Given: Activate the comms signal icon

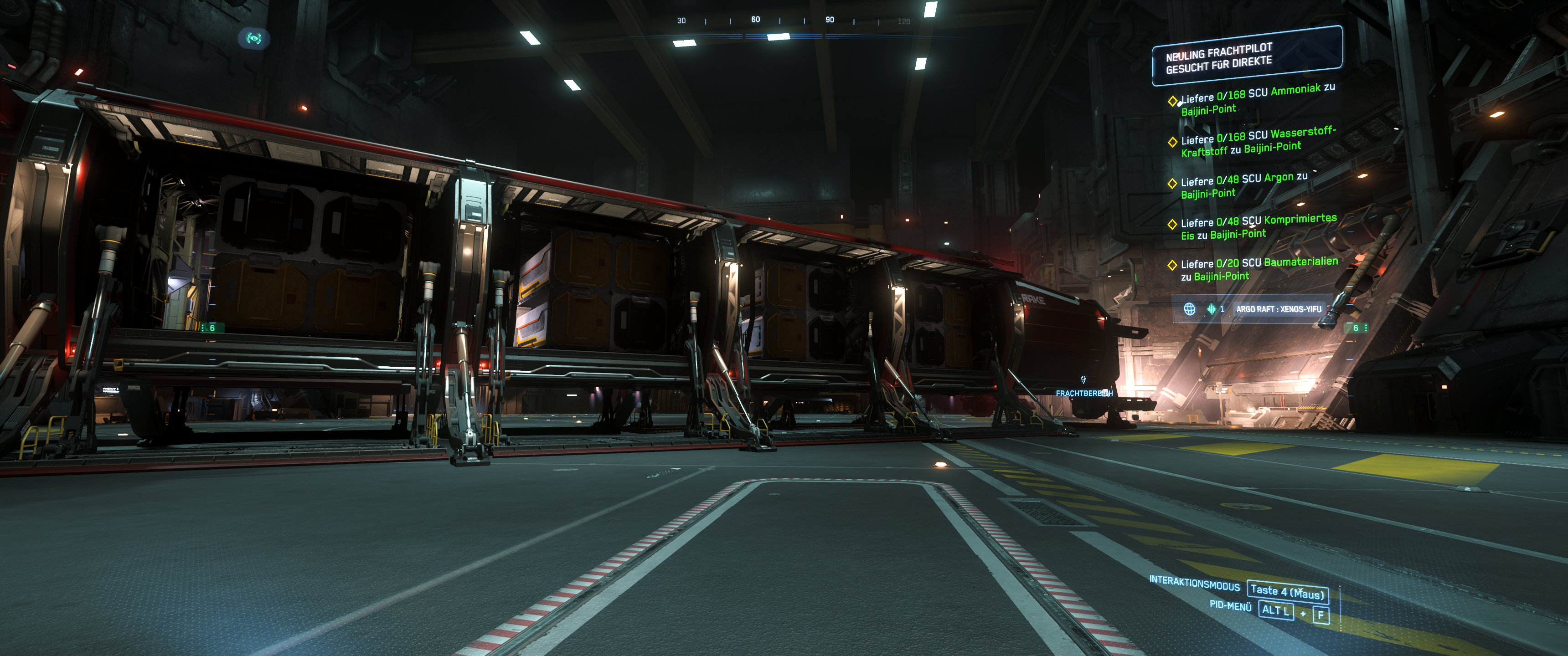Looking at the screenshot, I should 254,39.
